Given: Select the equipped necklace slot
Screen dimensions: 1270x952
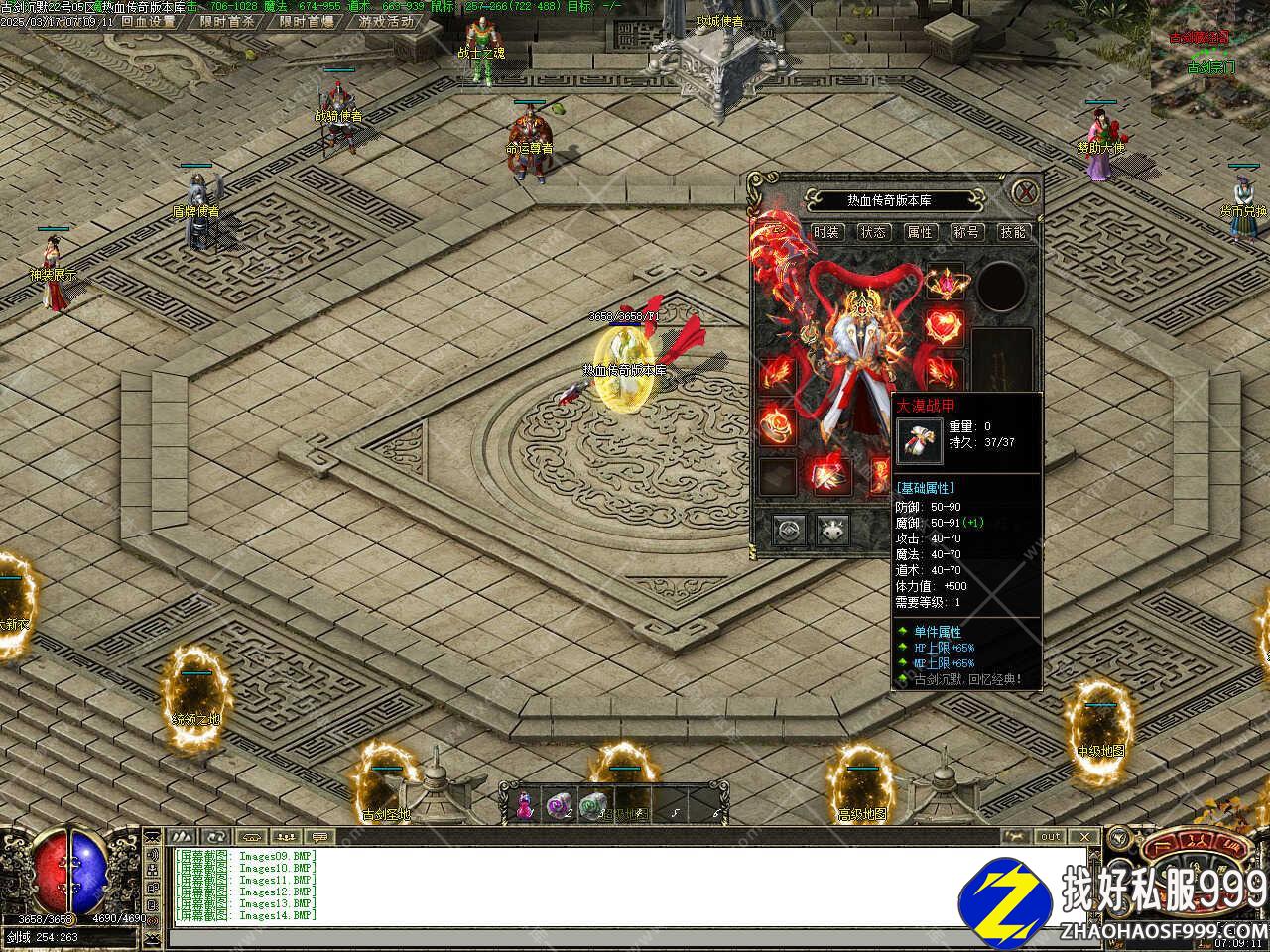Looking at the screenshot, I should [x=945, y=285].
